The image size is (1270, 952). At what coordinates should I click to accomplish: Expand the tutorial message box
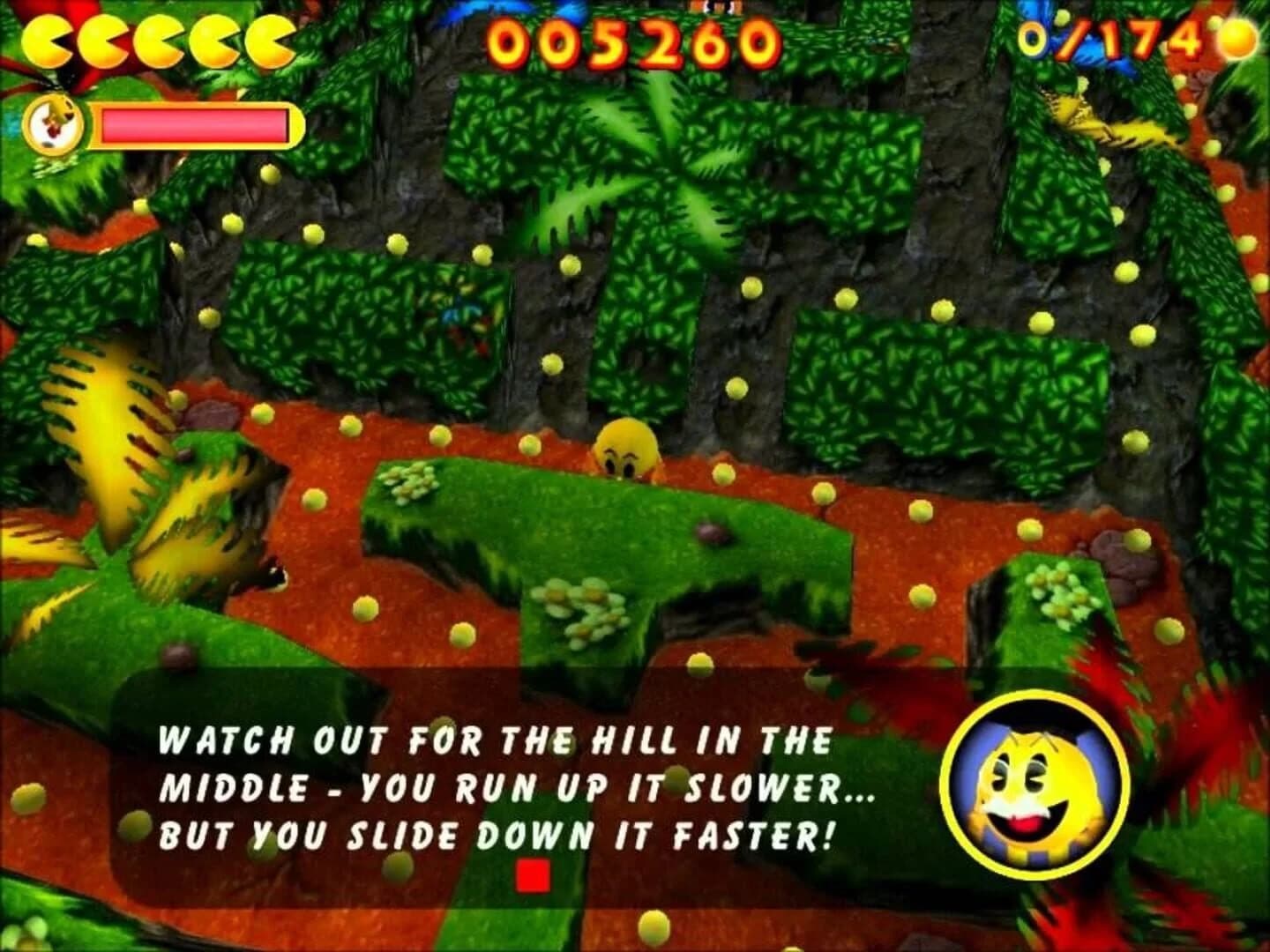click(494, 785)
